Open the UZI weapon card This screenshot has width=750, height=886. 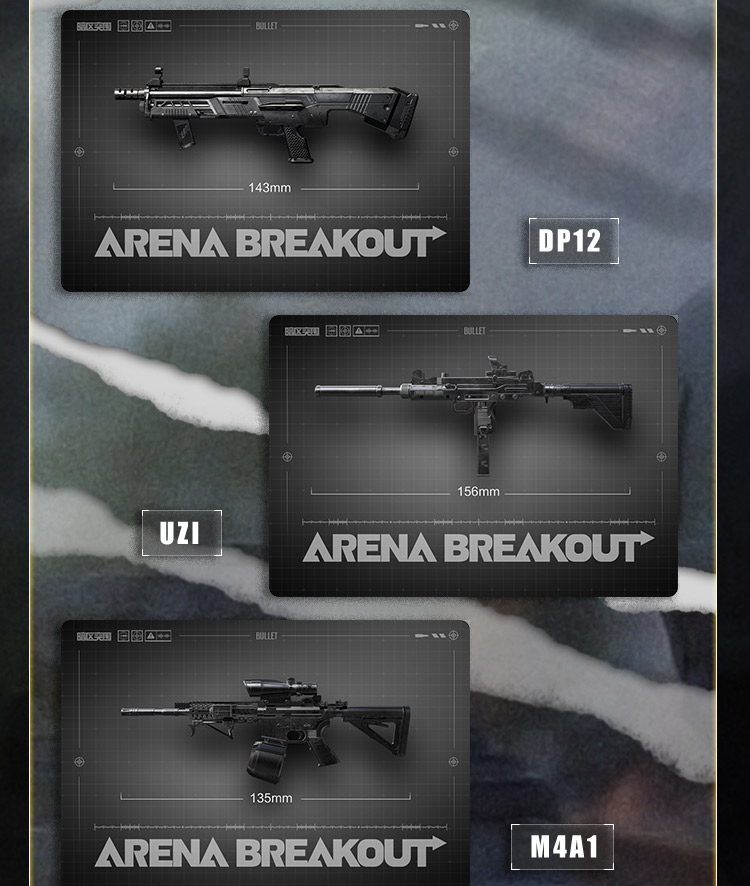click(x=473, y=455)
